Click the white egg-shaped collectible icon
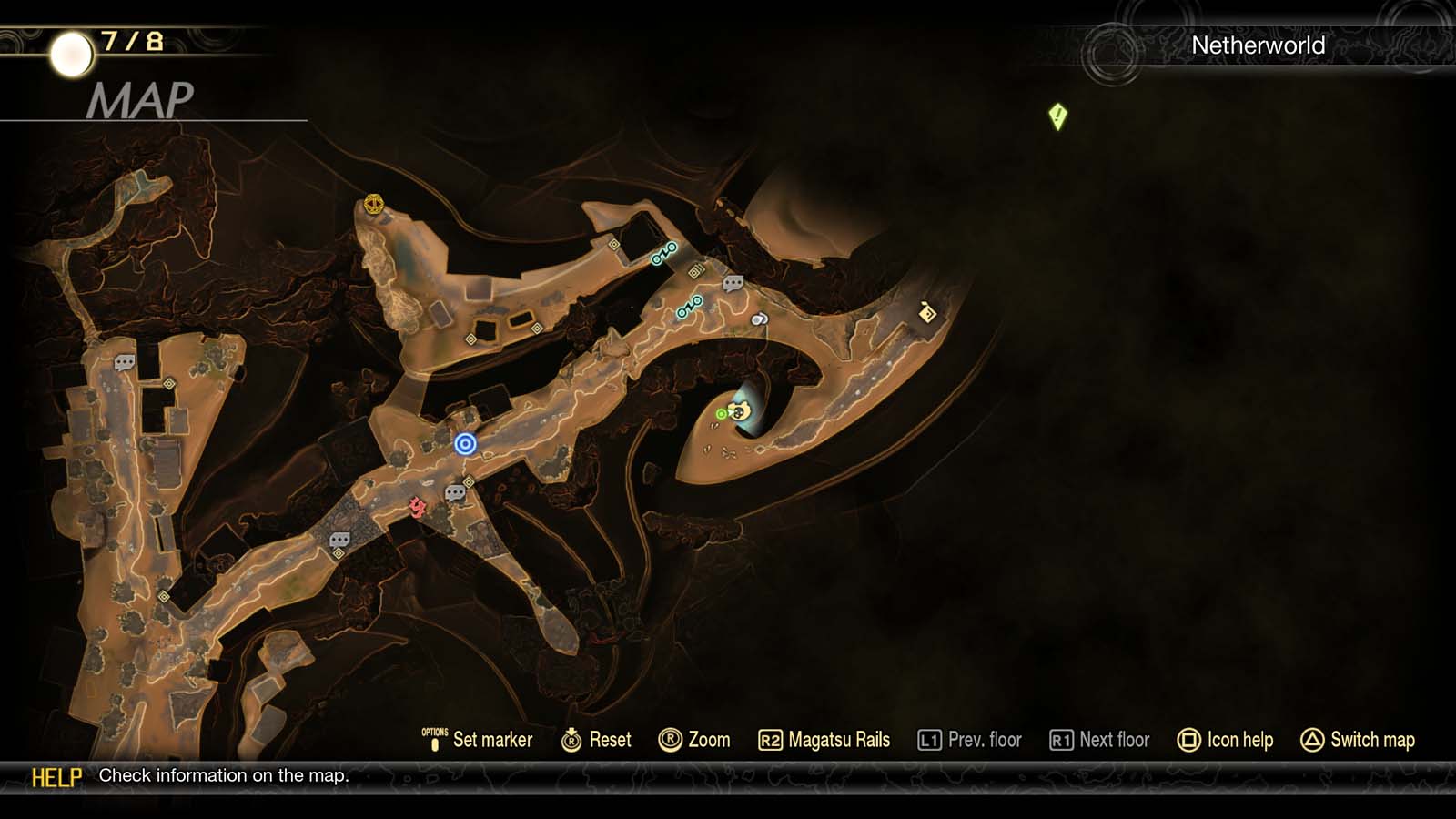This screenshot has height=819, width=1456. point(759,319)
